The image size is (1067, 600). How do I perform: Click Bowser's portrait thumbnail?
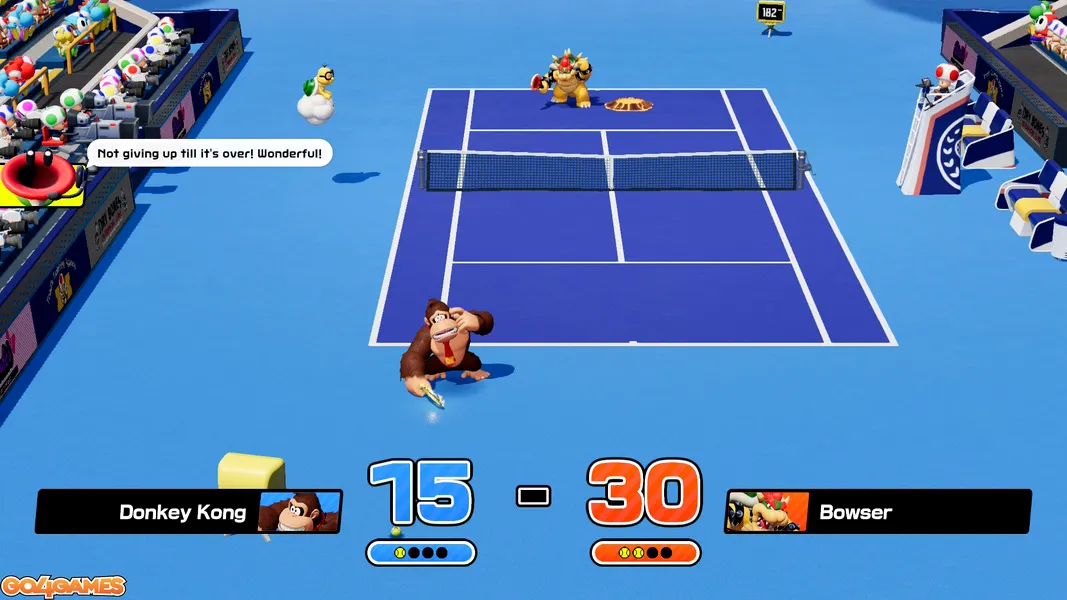(767, 511)
